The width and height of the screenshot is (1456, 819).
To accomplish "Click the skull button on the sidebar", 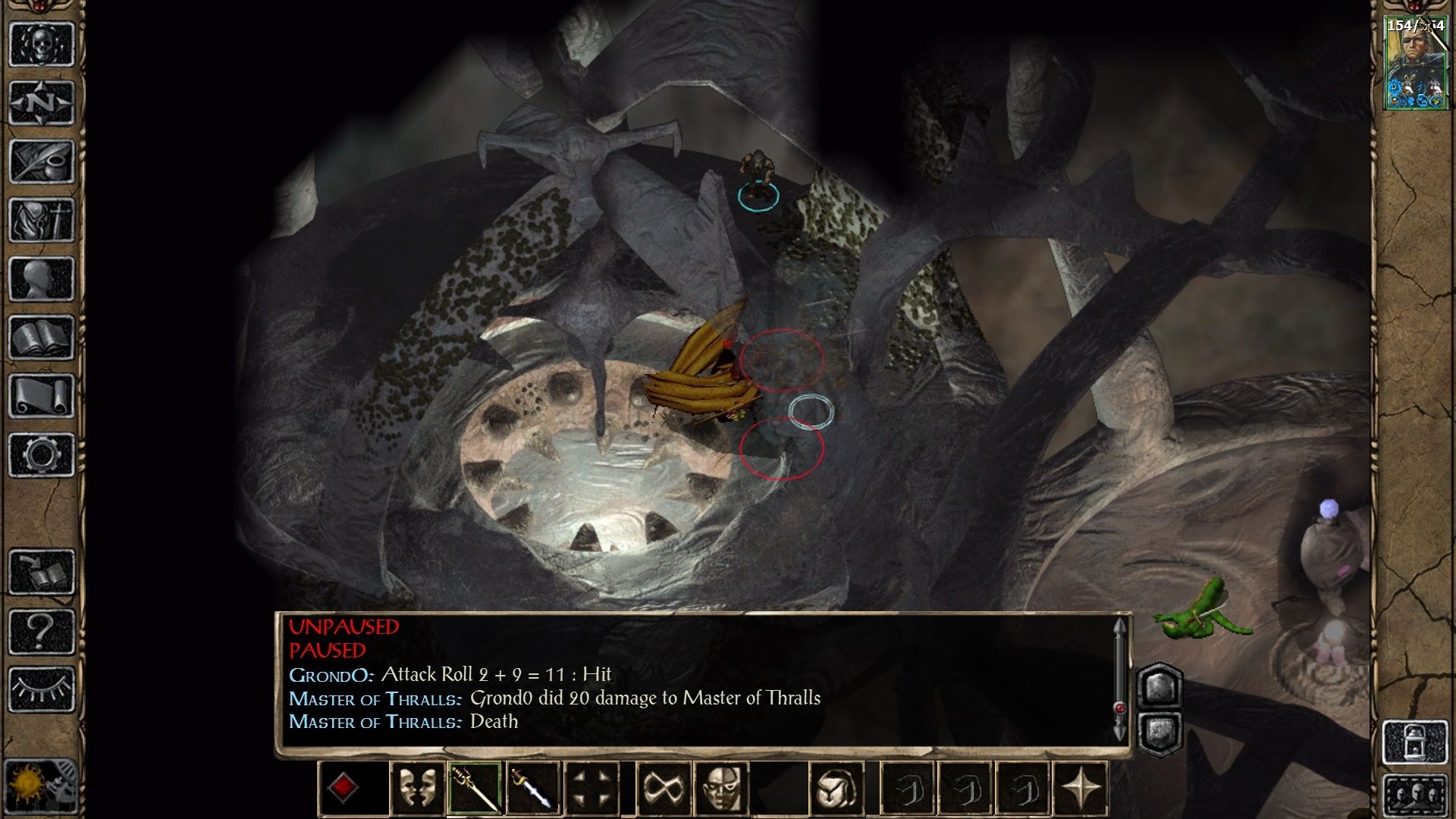I will coord(42,43).
